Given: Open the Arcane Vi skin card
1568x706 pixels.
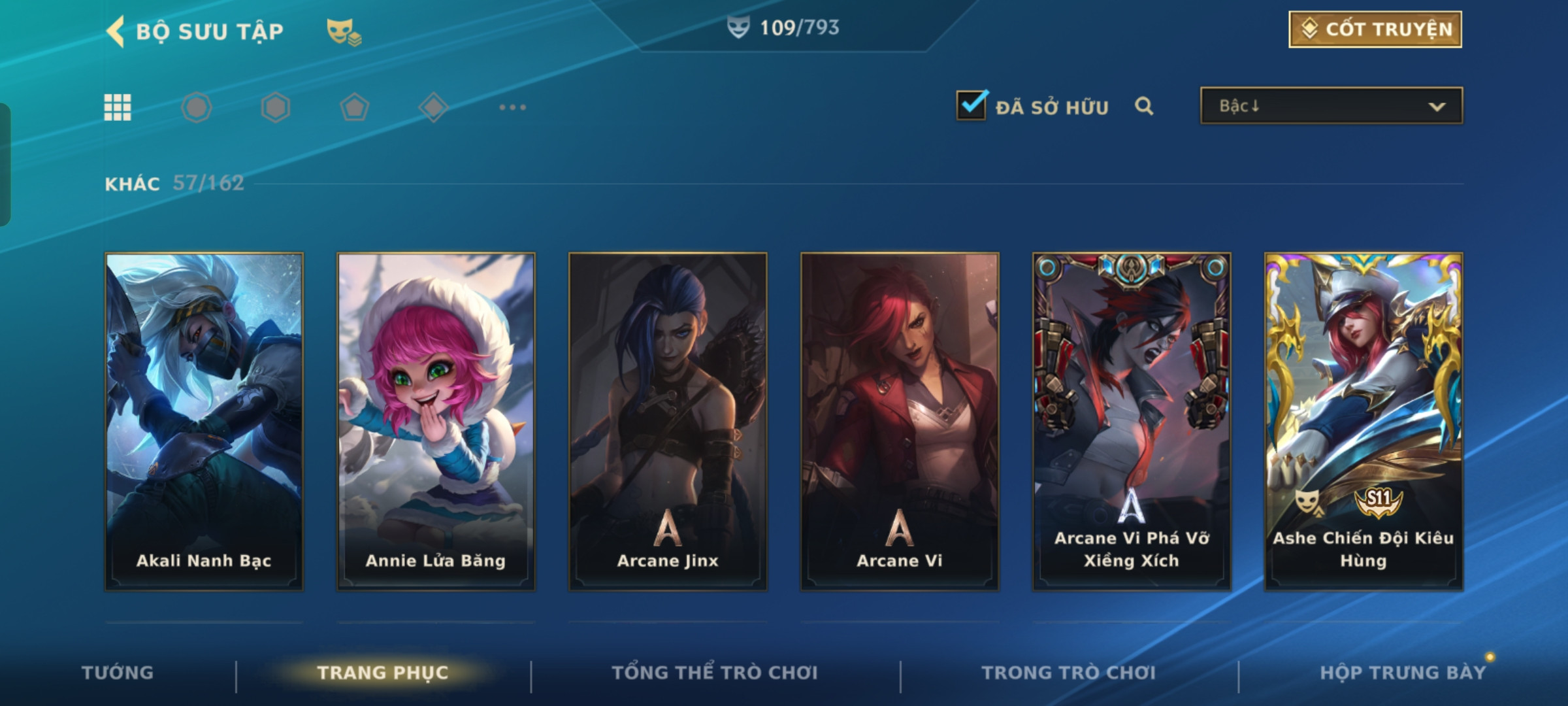Looking at the screenshot, I should (900, 421).
